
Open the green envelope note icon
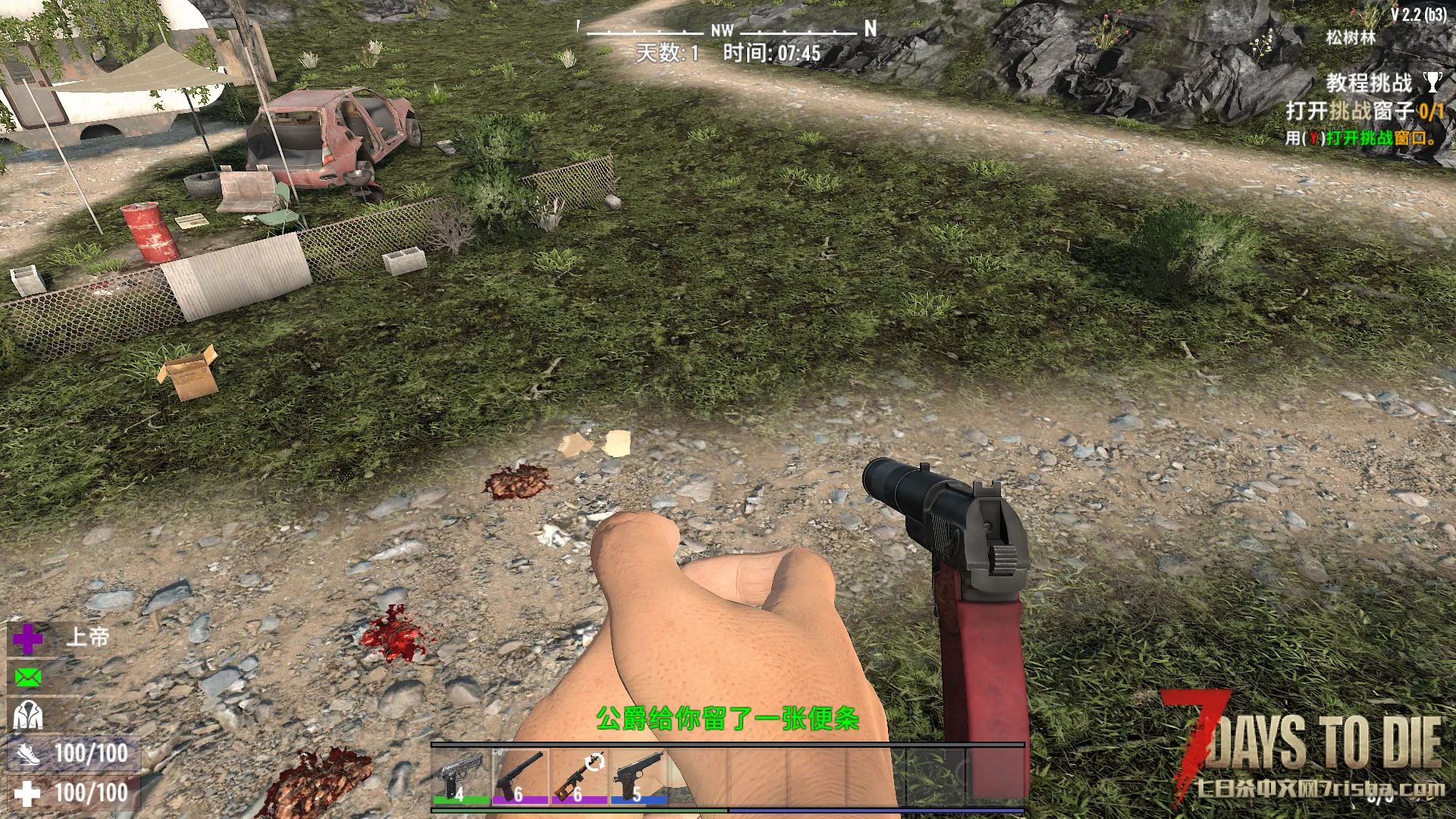click(28, 677)
